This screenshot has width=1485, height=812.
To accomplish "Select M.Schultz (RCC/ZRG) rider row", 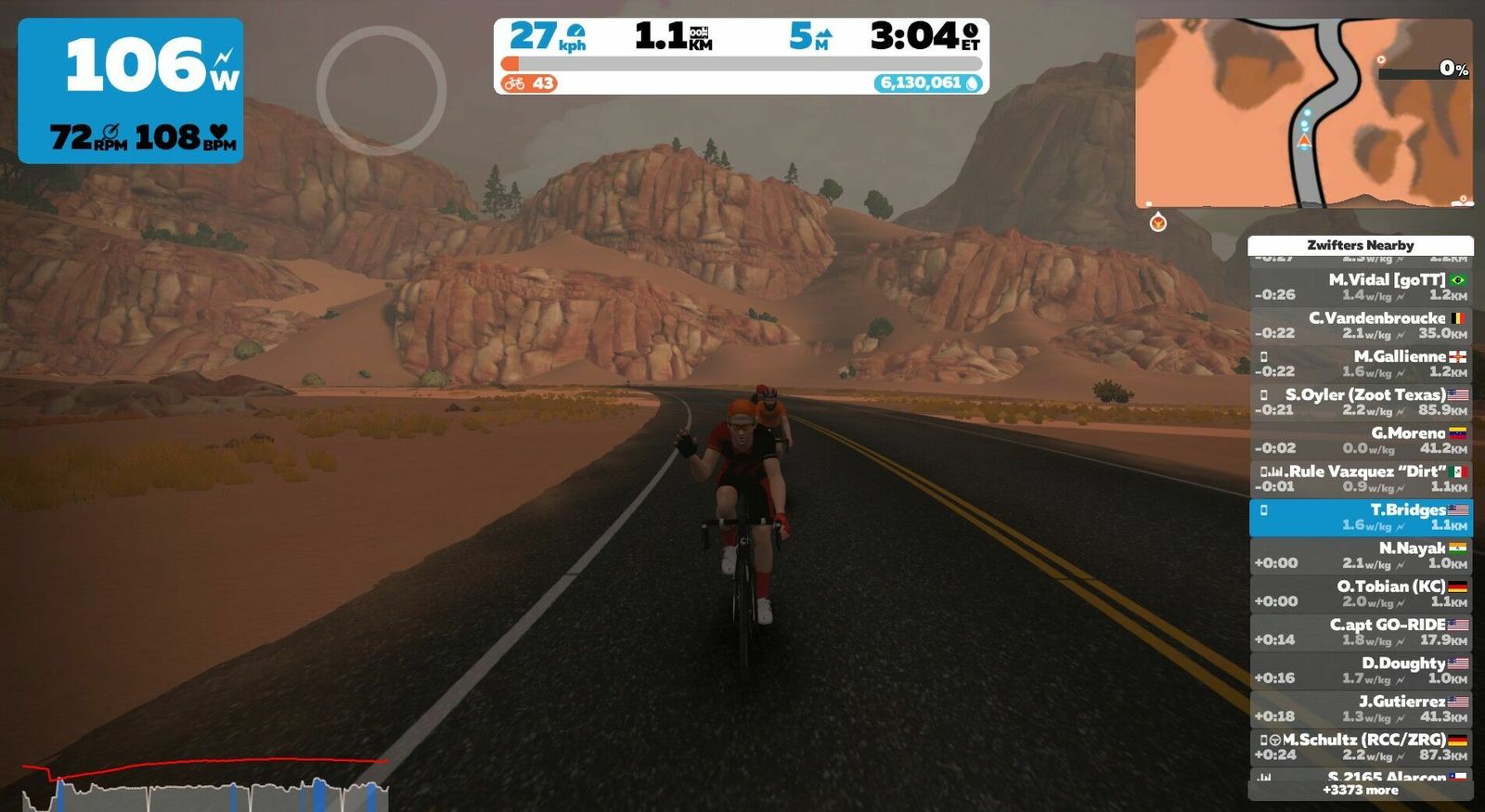I will [x=1360, y=747].
